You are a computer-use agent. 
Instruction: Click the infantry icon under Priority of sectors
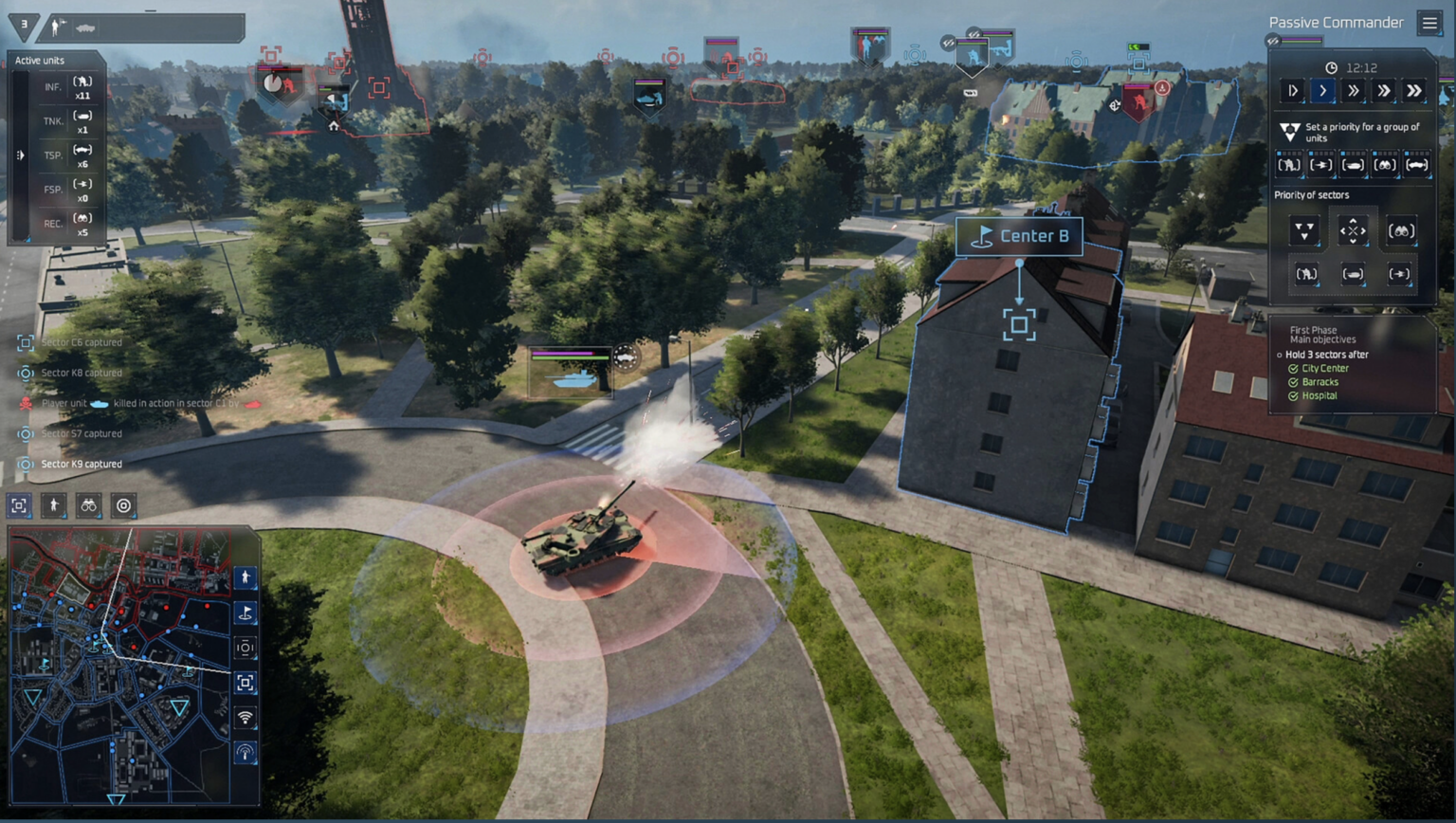click(x=1307, y=273)
